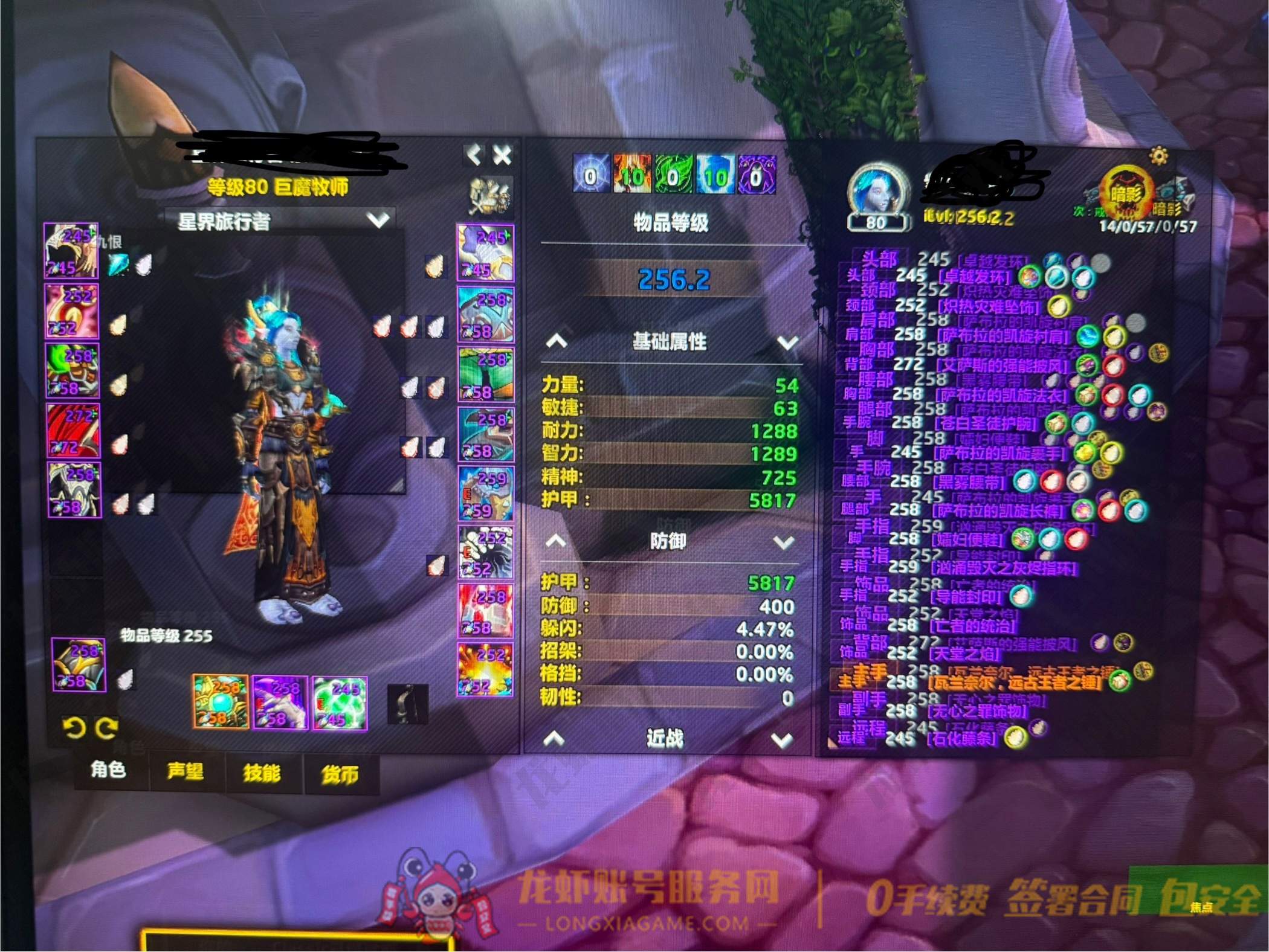Show the 货币 tab

point(340,774)
